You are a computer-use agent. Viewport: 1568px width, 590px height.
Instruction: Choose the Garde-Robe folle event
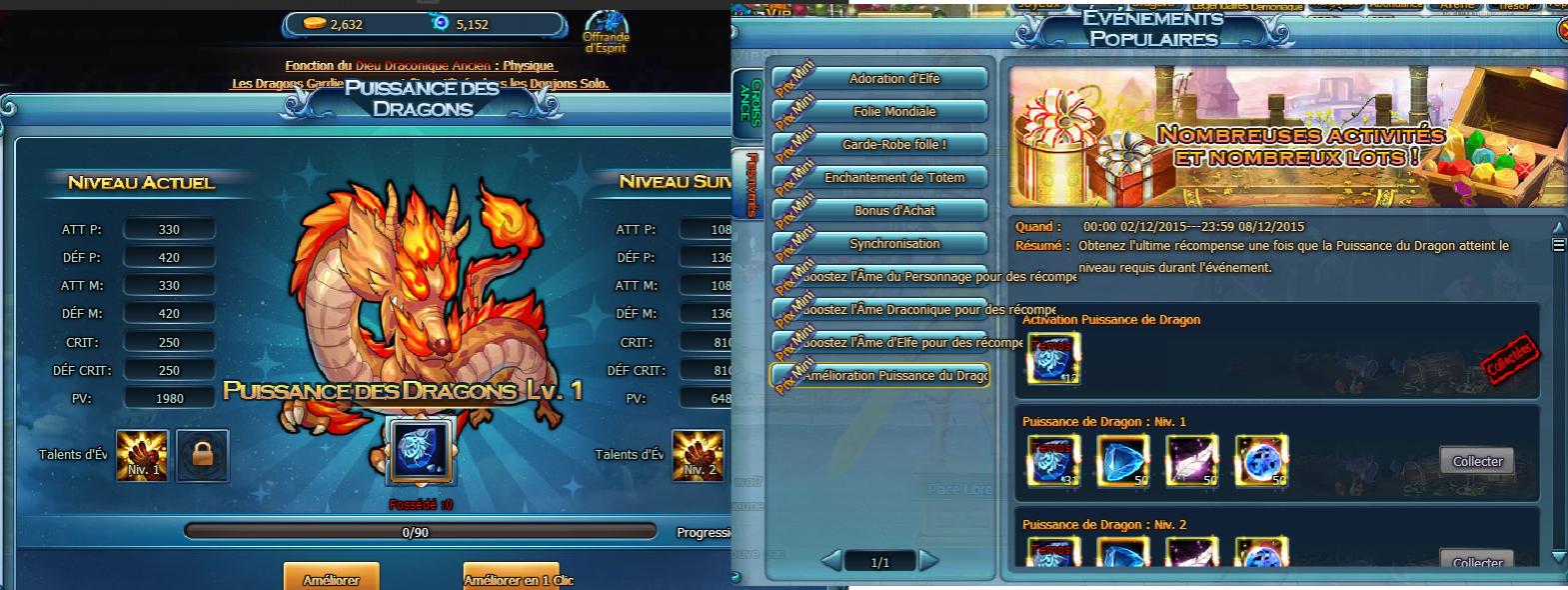click(893, 145)
